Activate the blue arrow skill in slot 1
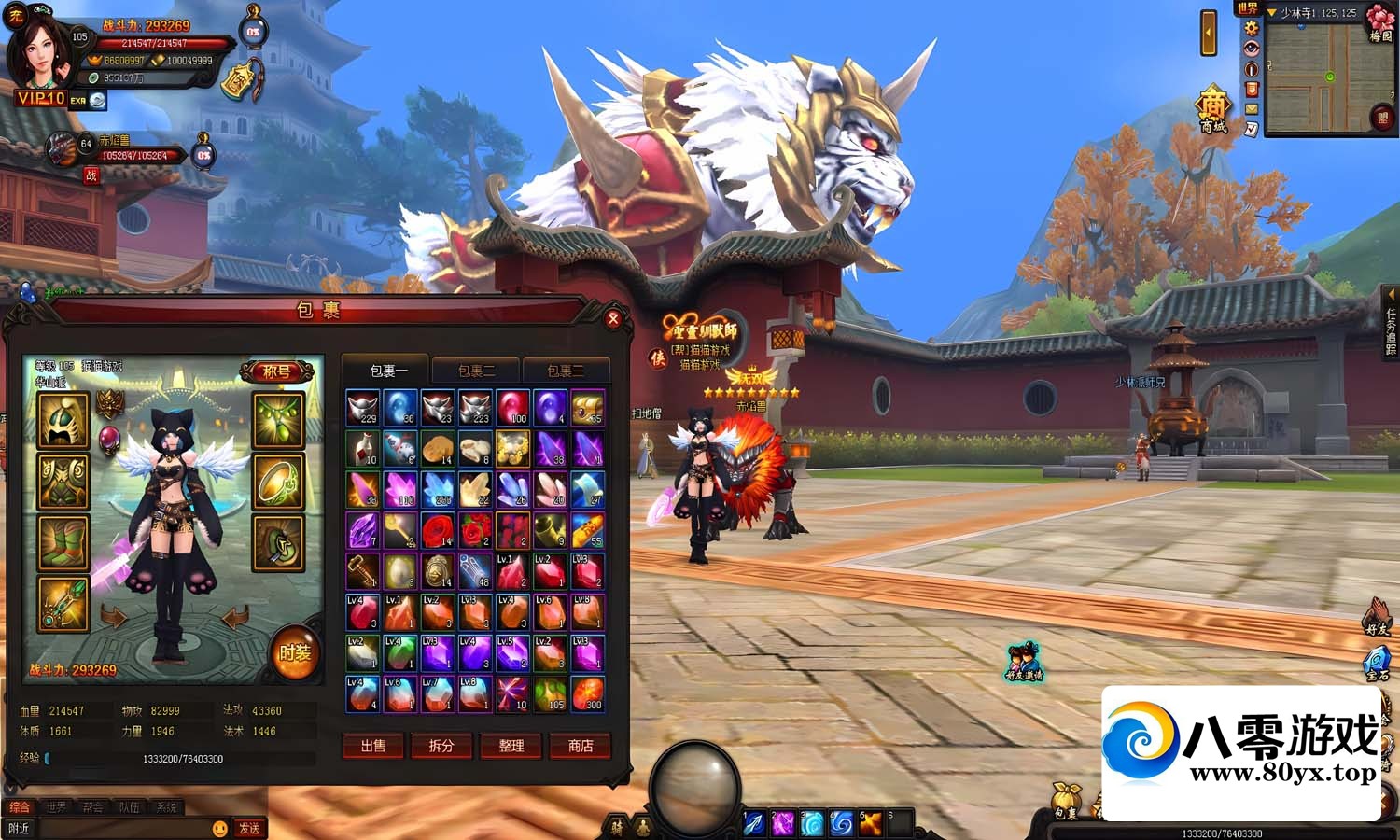The image size is (1400, 840). tap(754, 822)
